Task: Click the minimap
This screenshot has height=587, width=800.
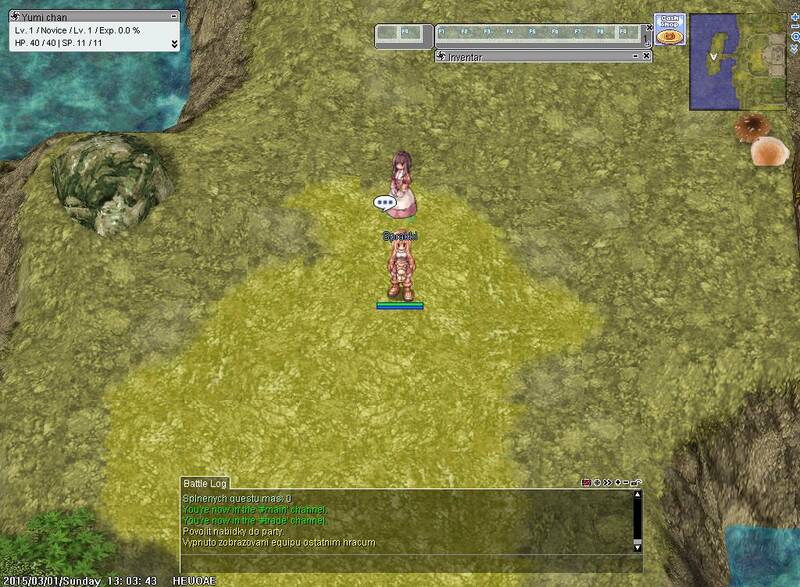Action: (x=737, y=63)
